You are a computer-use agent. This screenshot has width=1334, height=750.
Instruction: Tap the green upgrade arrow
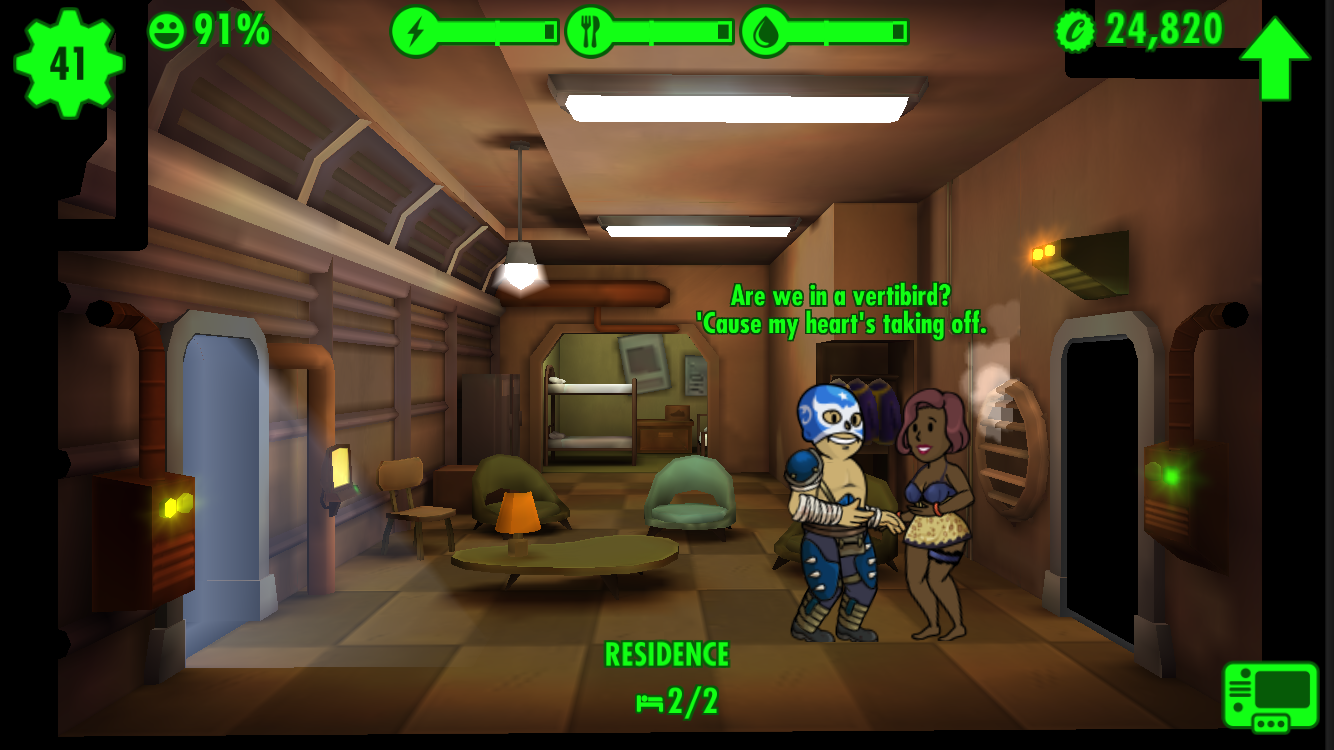click(x=1275, y=58)
